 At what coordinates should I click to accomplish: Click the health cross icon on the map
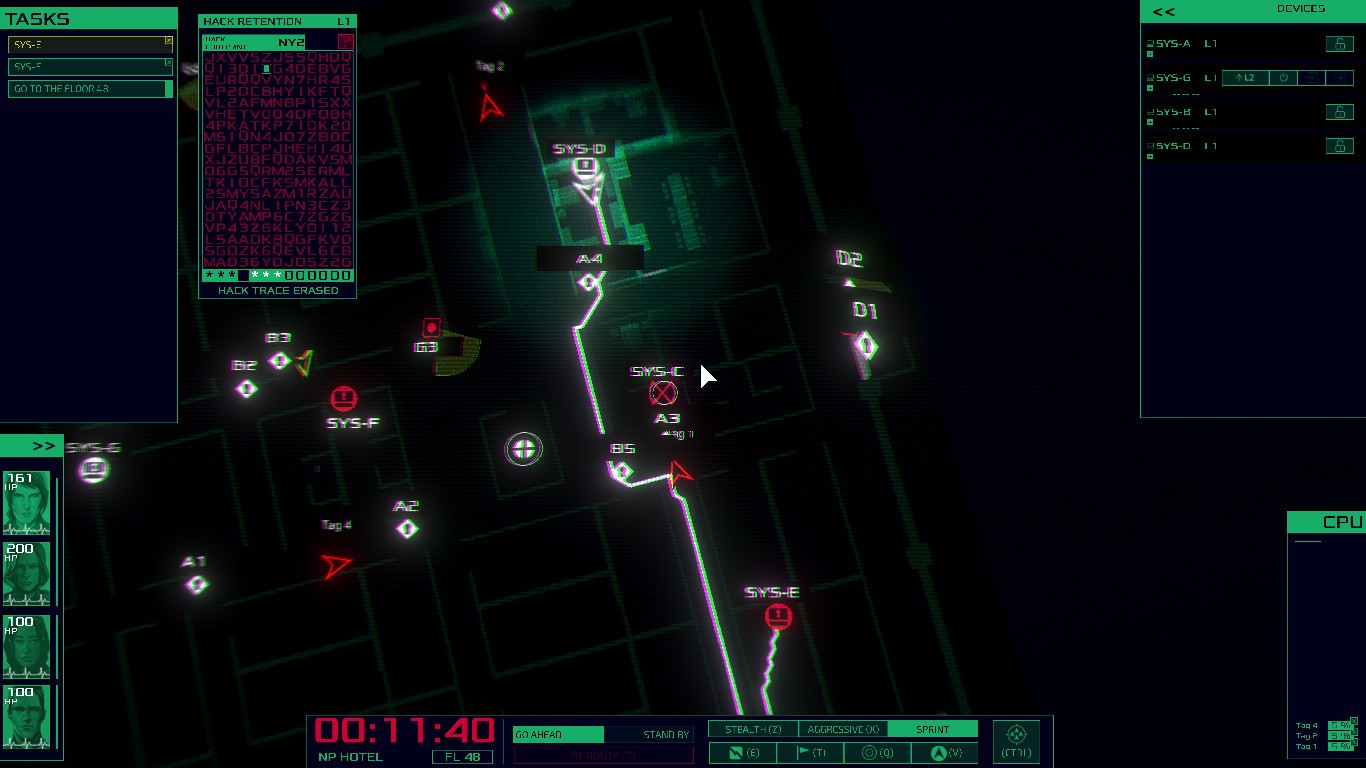[524, 449]
